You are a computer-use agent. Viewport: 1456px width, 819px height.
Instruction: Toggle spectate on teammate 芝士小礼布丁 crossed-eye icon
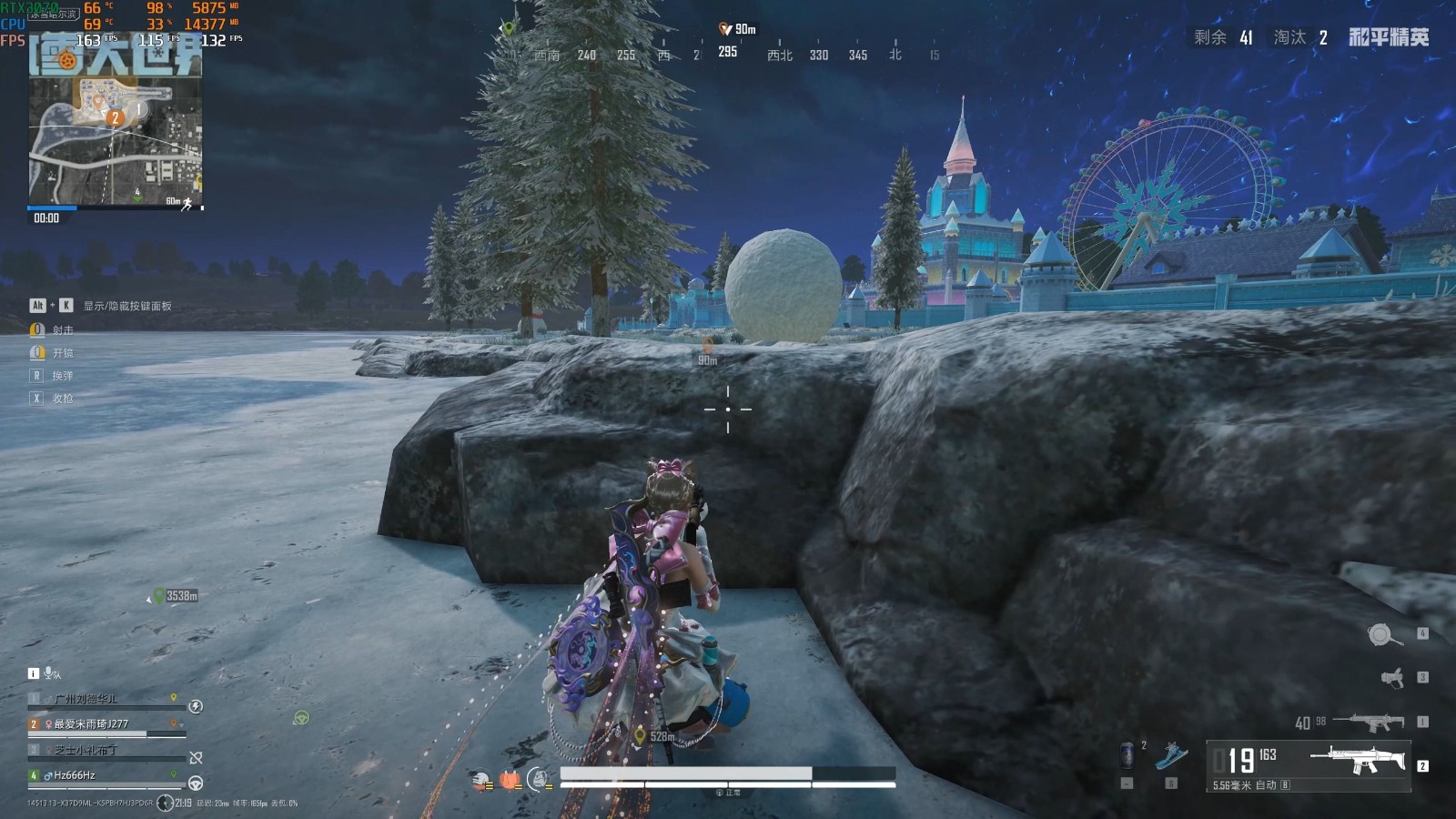pos(196,757)
